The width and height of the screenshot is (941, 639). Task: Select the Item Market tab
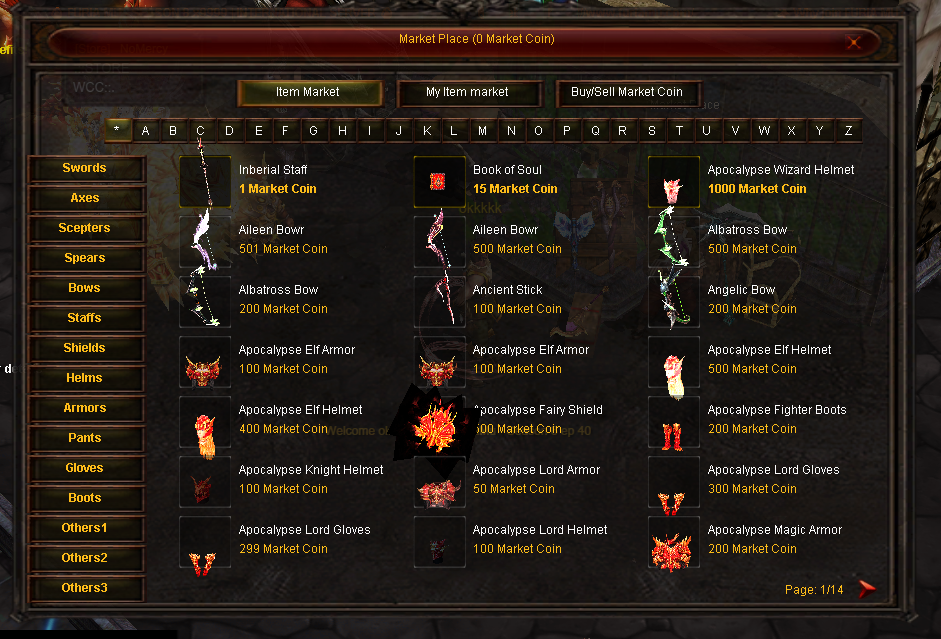309,92
